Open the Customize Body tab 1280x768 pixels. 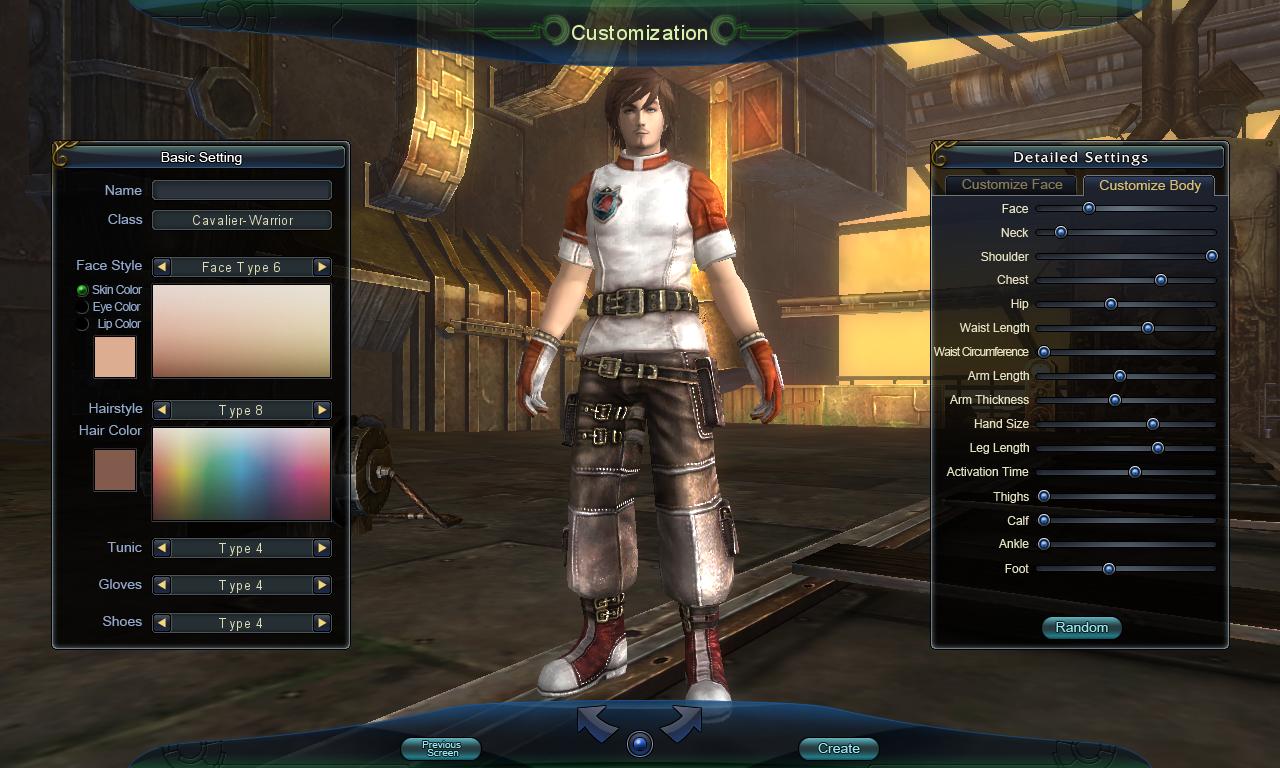pyautogui.click(x=1149, y=185)
